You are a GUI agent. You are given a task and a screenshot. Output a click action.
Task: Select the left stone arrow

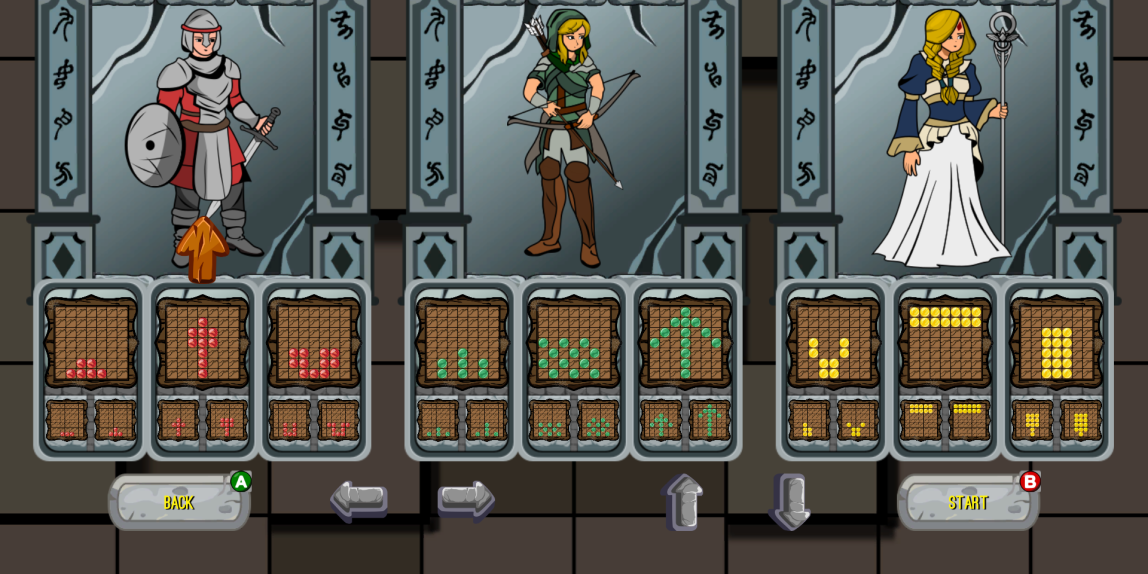(359, 499)
